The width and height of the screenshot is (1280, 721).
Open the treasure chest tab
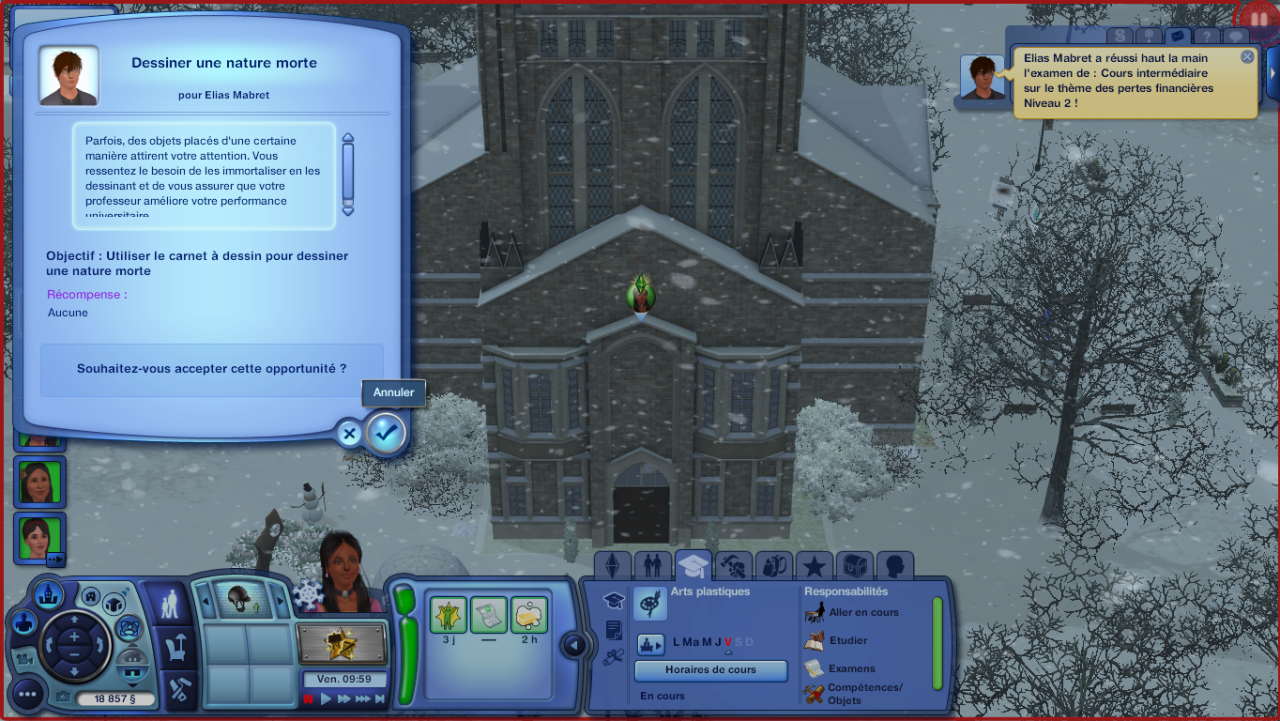[854, 566]
